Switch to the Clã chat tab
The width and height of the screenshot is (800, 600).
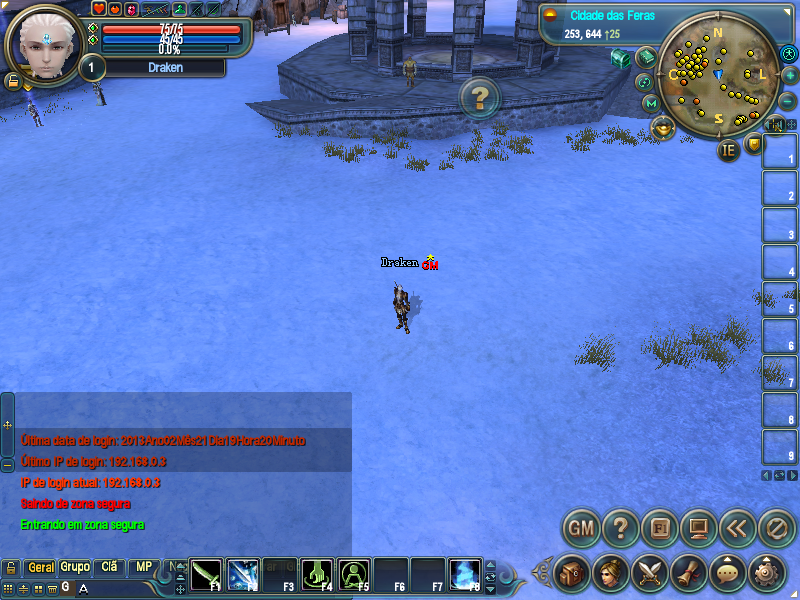click(109, 567)
